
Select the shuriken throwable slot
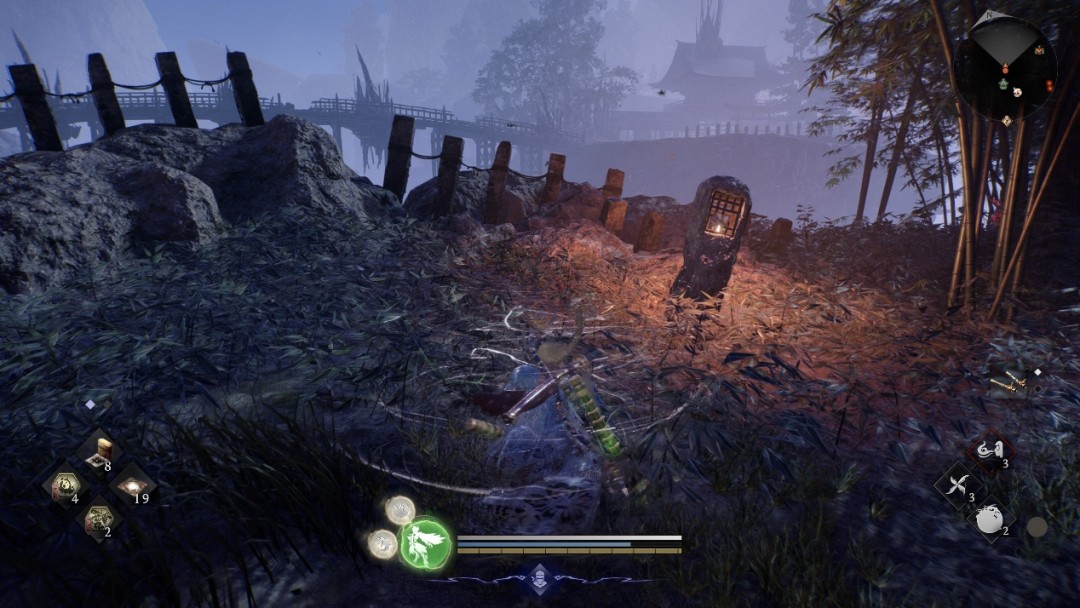pyautogui.click(x=958, y=487)
